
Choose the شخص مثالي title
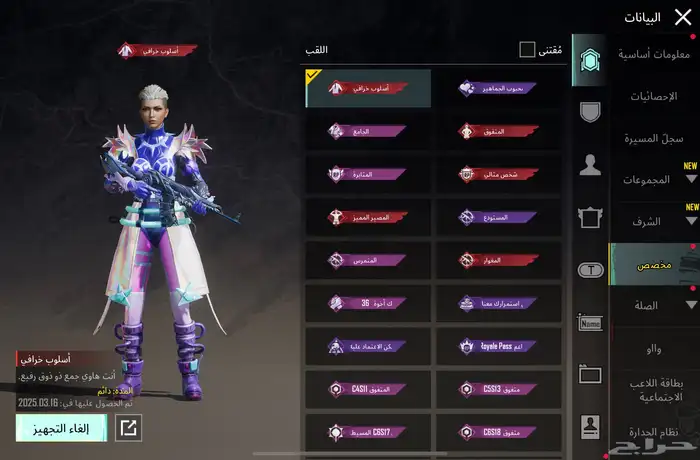coord(498,174)
